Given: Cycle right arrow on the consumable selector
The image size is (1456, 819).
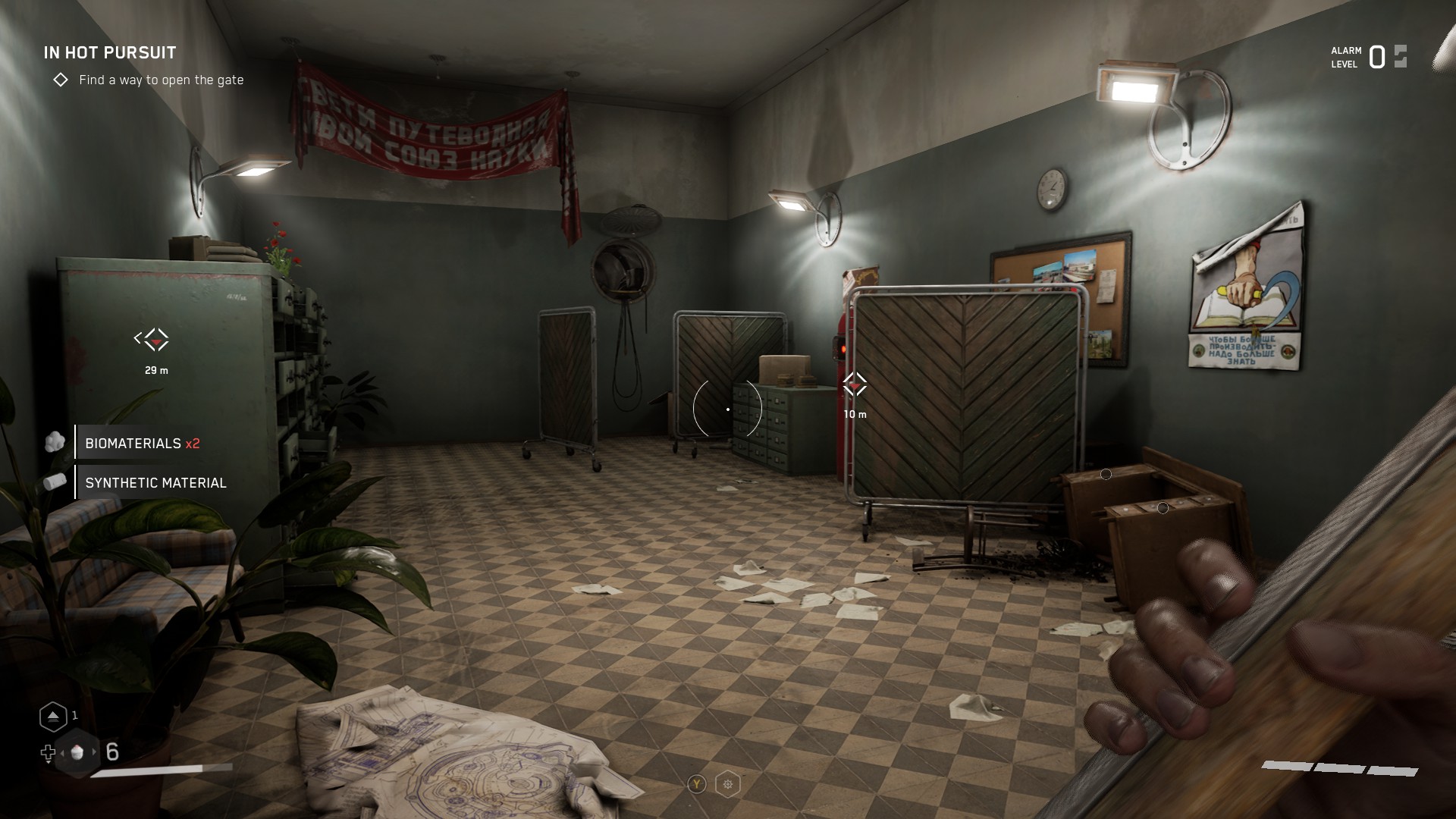Looking at the screenshot, I should click(x=94, y=752).
